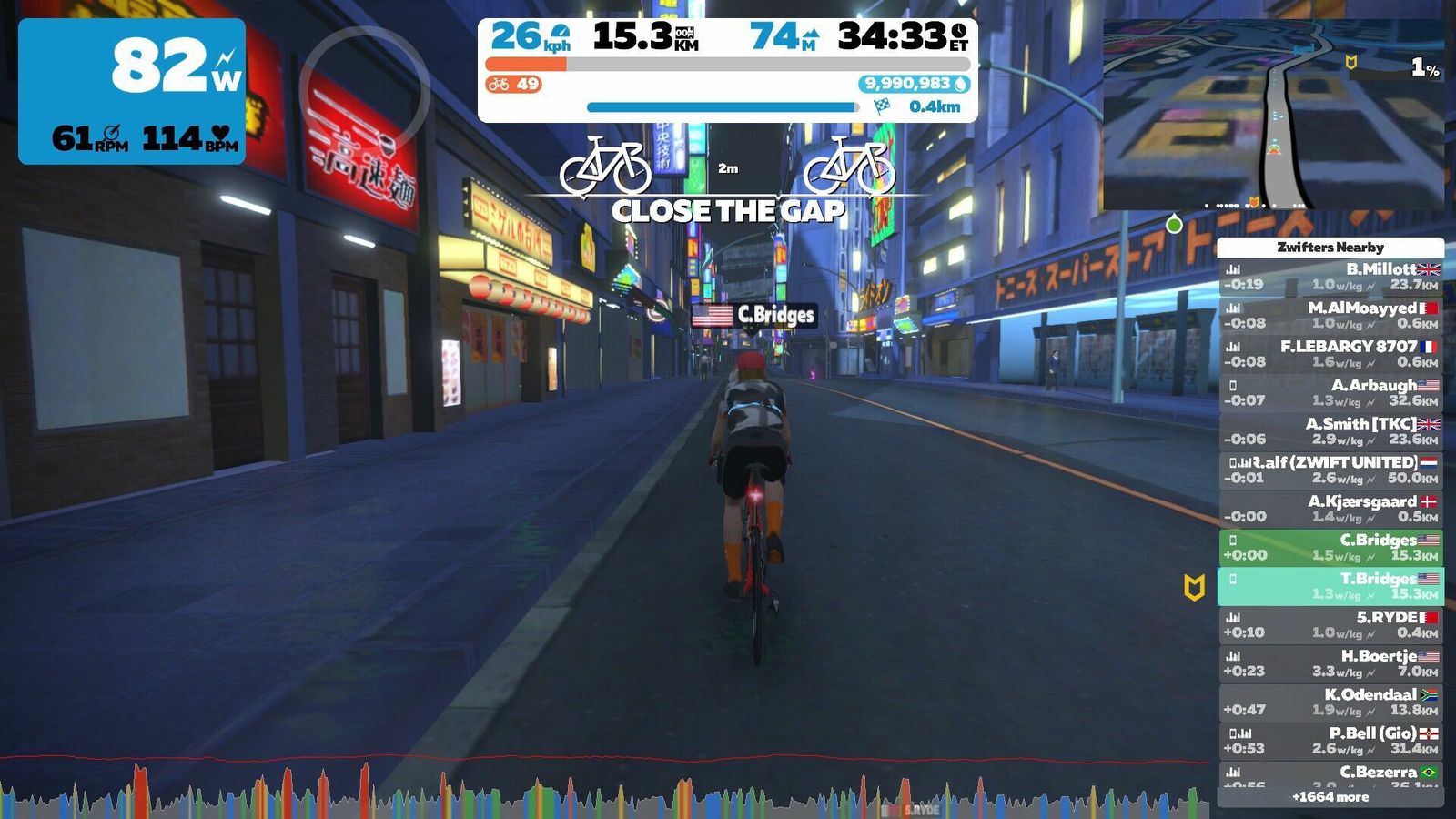The width and height of the screenshot is (1456, 819).
Task: Pick A.Smith [TKC] from rider list
Action: (x=1330, y=431)
